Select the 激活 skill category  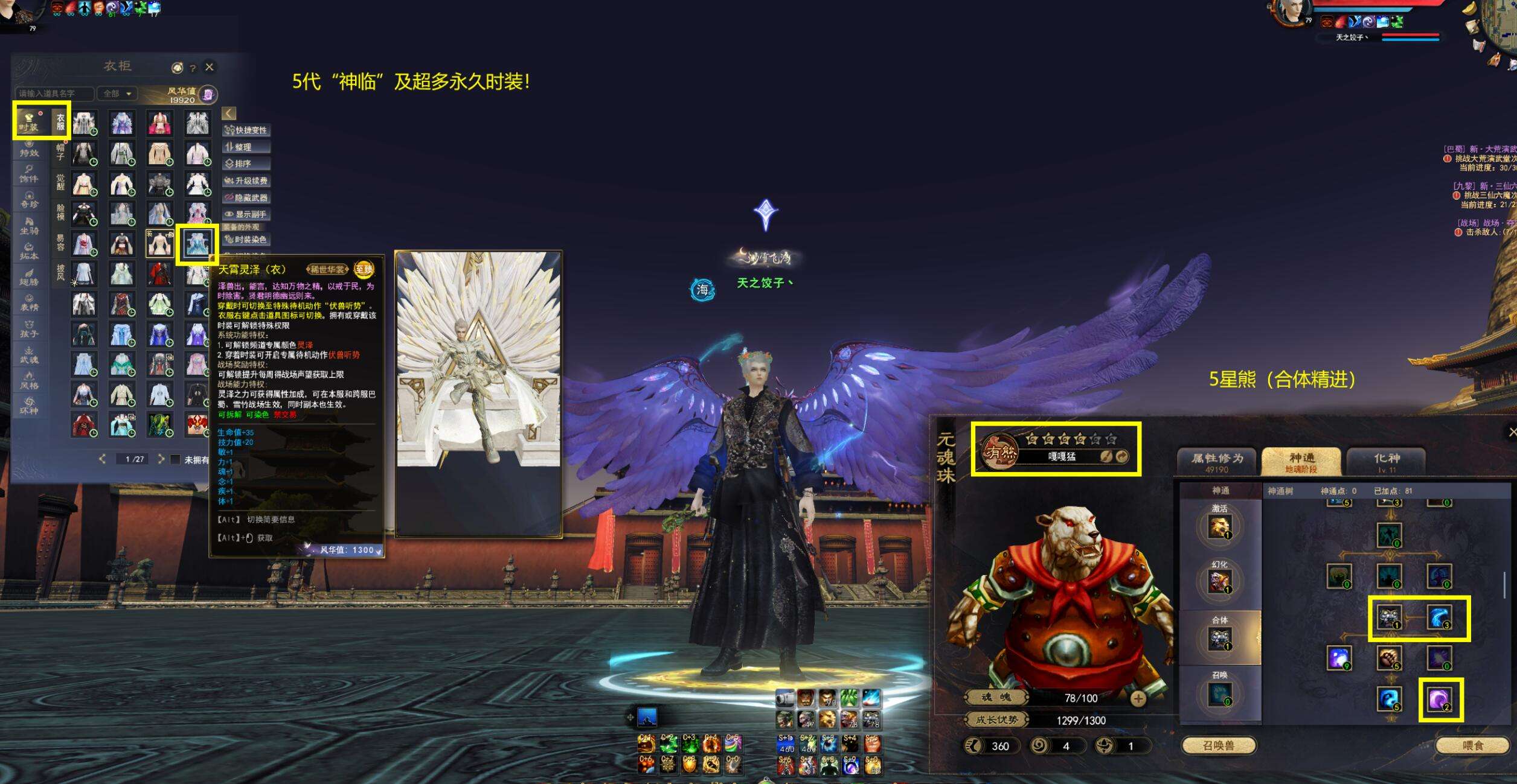[x=1220, y=523]
